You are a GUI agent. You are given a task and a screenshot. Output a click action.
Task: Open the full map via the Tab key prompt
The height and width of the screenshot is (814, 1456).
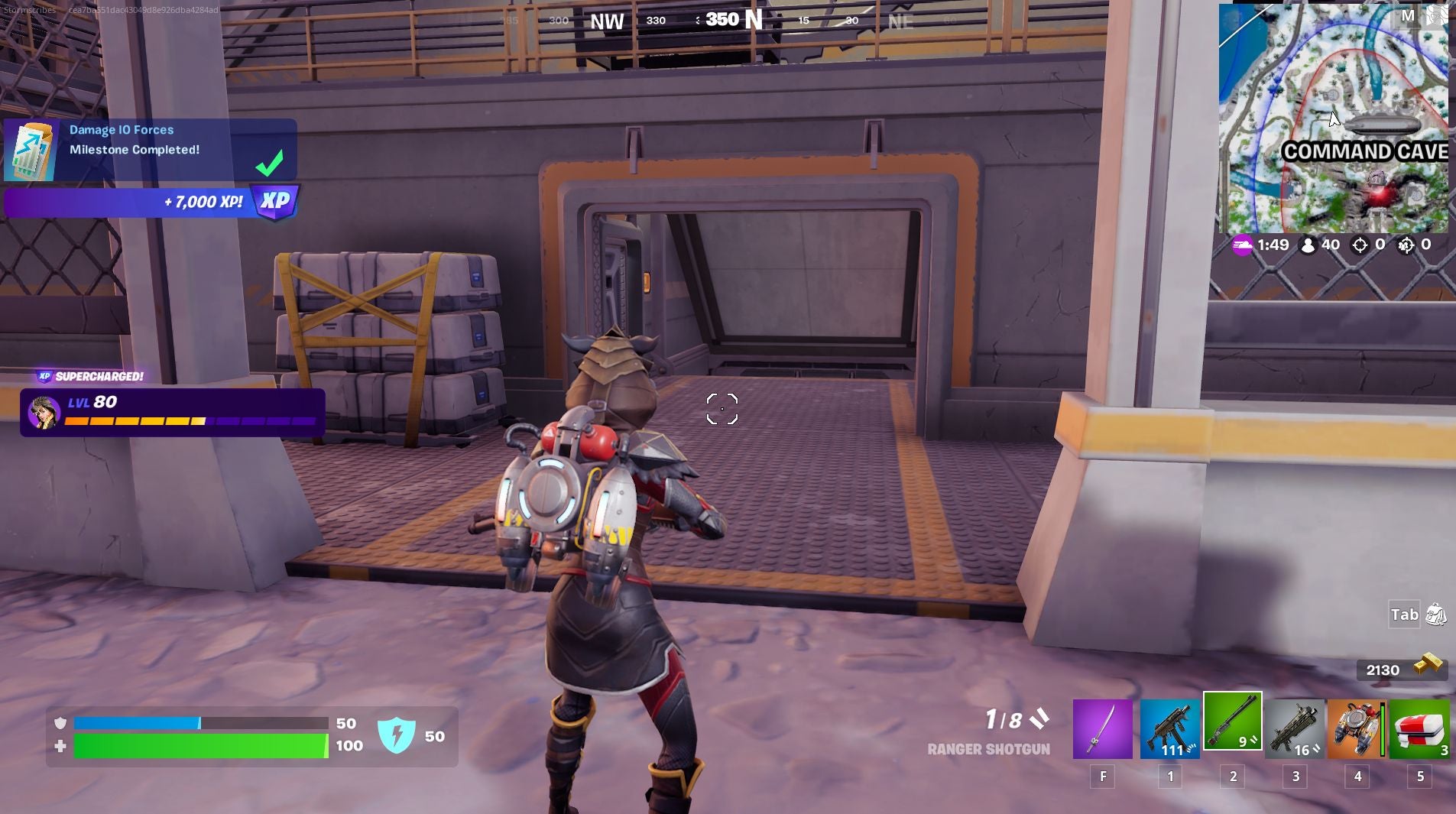1403,615
